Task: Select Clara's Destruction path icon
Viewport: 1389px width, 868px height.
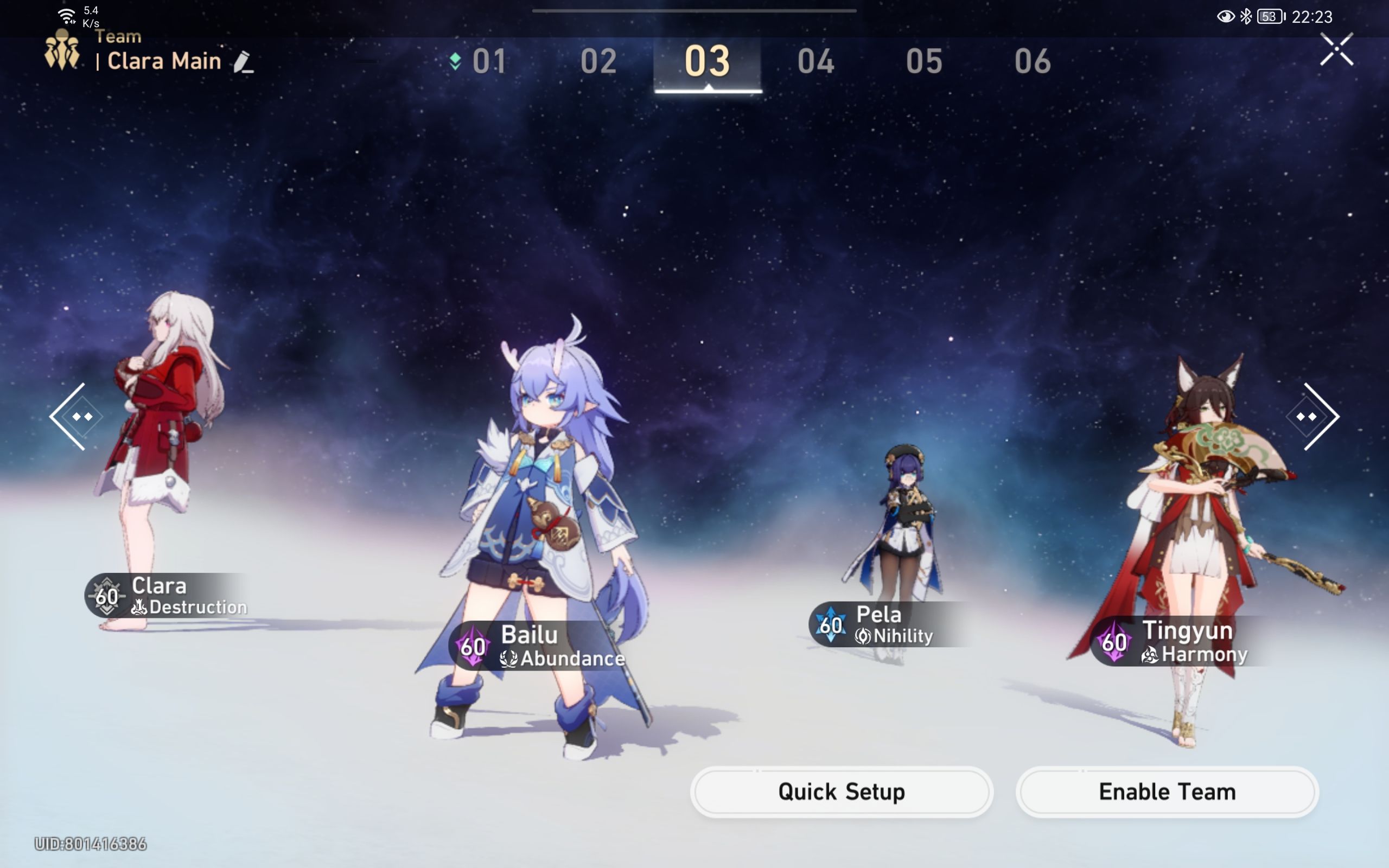Action: [141, 608]
